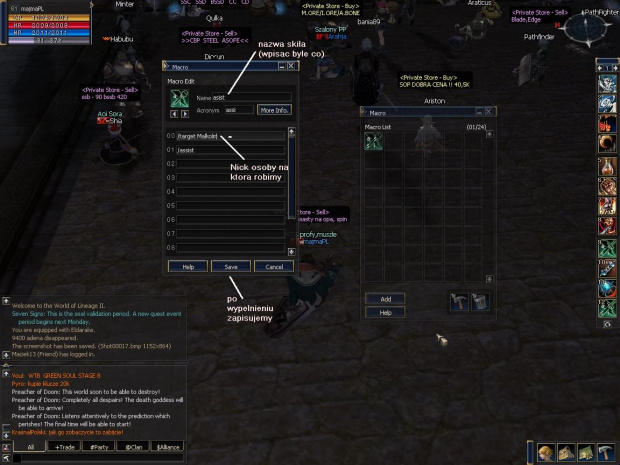620x465 pixels.
Task: Open Help in Macro List window
Action: coord(385,312)
